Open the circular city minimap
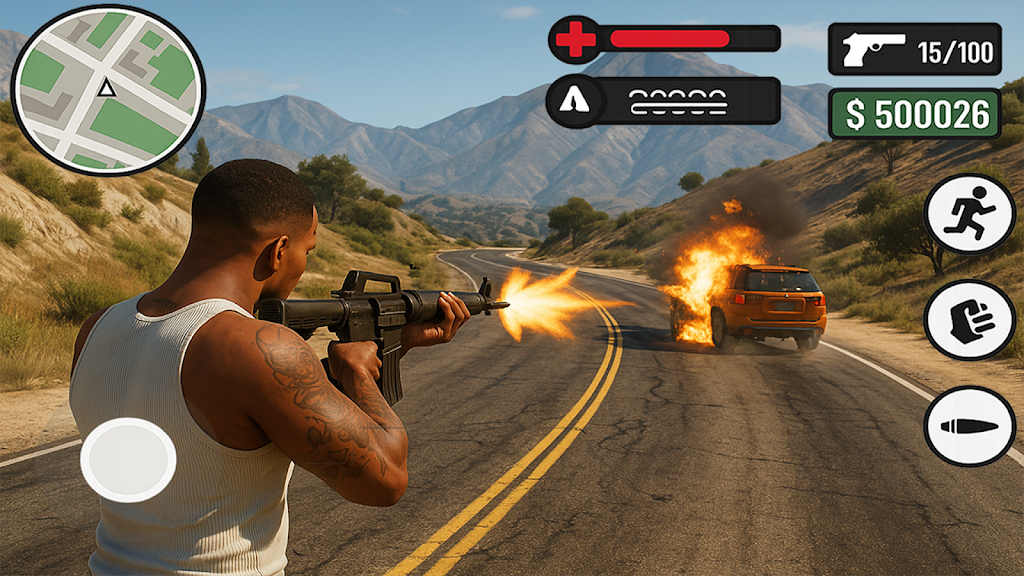This screenshot has width=1024, height=576. (x=107, y=90)
